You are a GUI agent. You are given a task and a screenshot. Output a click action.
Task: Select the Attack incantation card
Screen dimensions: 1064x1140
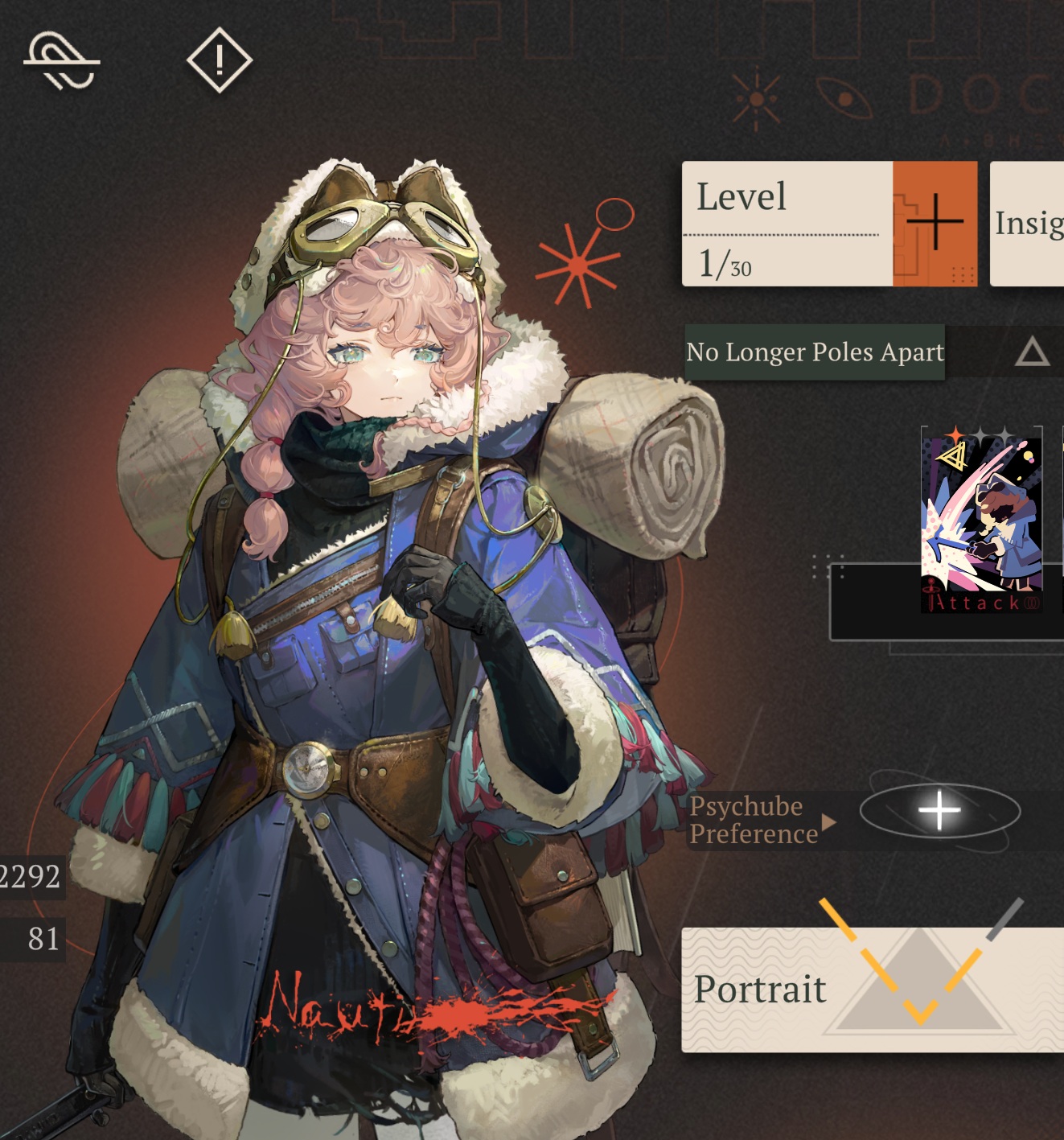[981, 519]
